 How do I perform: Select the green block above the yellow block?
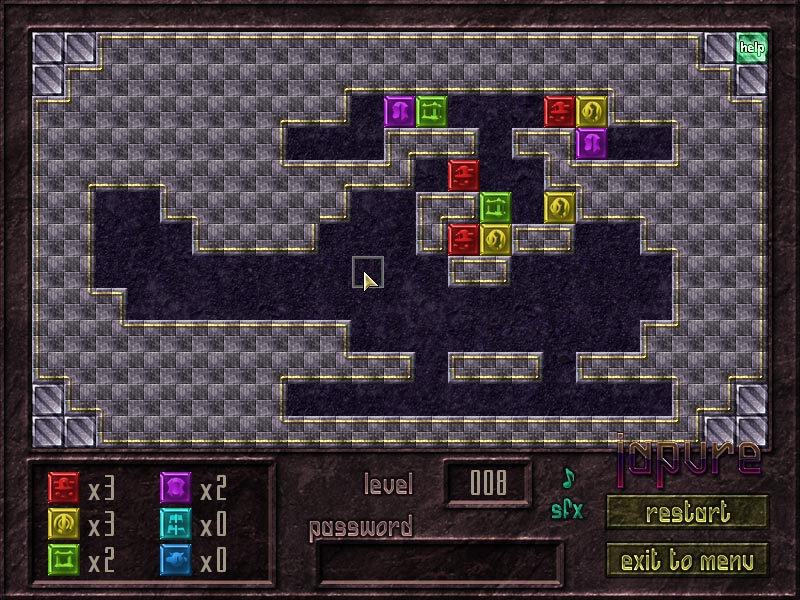495,207
